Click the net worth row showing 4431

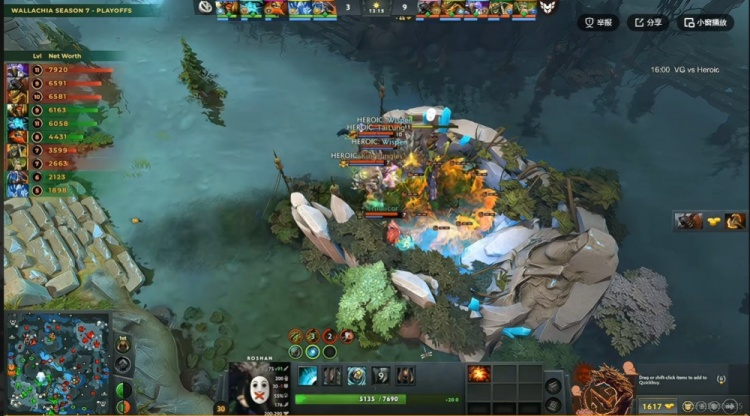[x=50, y=137]
